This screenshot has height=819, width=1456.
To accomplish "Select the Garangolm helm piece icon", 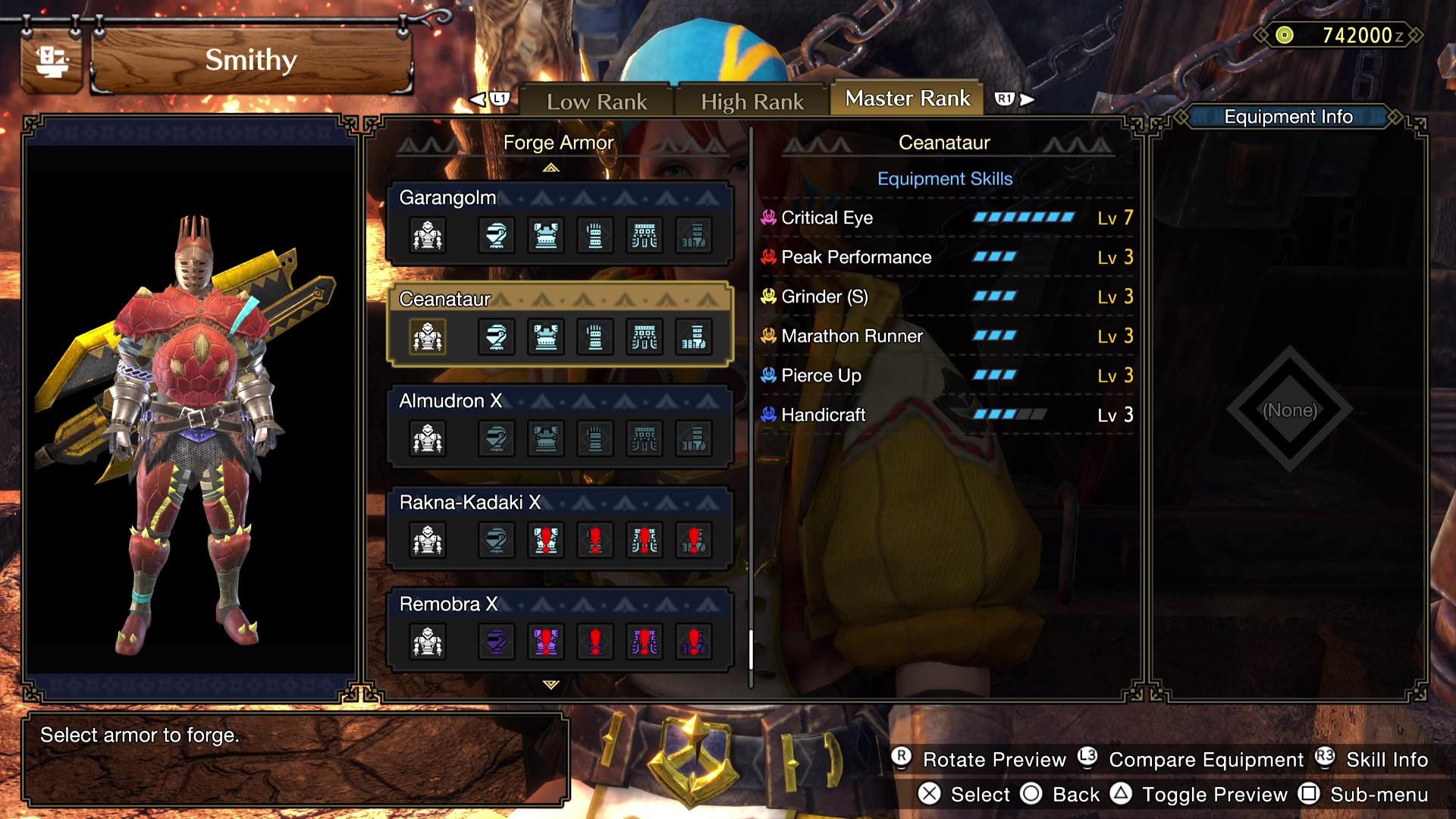I will [496, 236].
